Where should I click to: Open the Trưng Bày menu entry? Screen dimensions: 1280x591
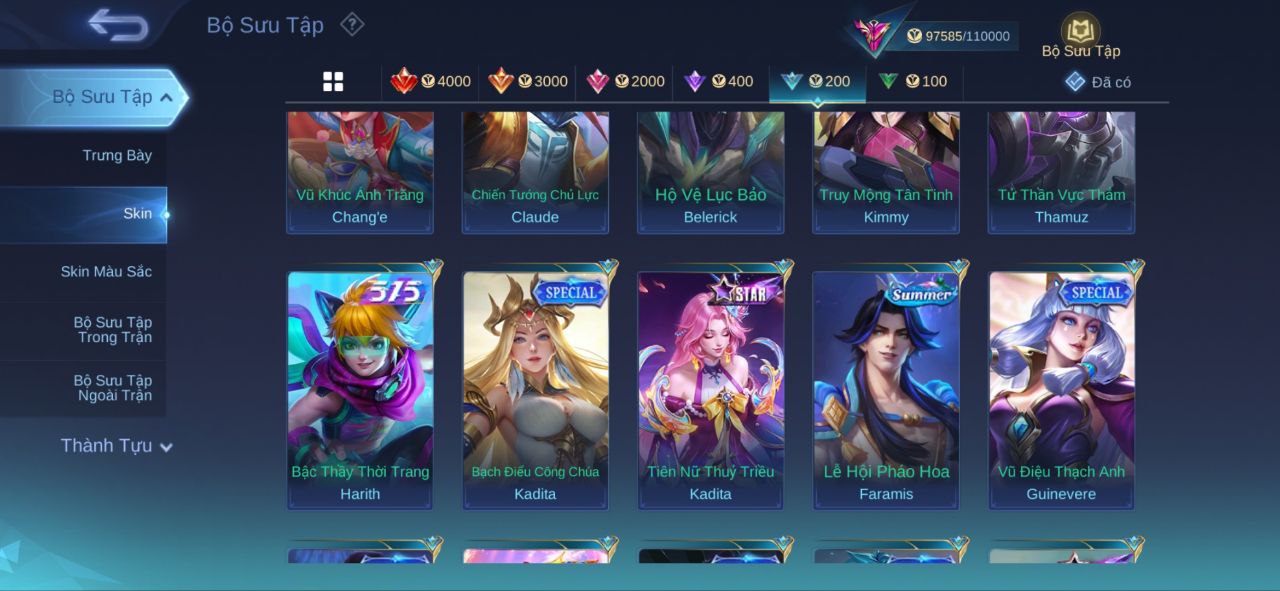[117, 155]
